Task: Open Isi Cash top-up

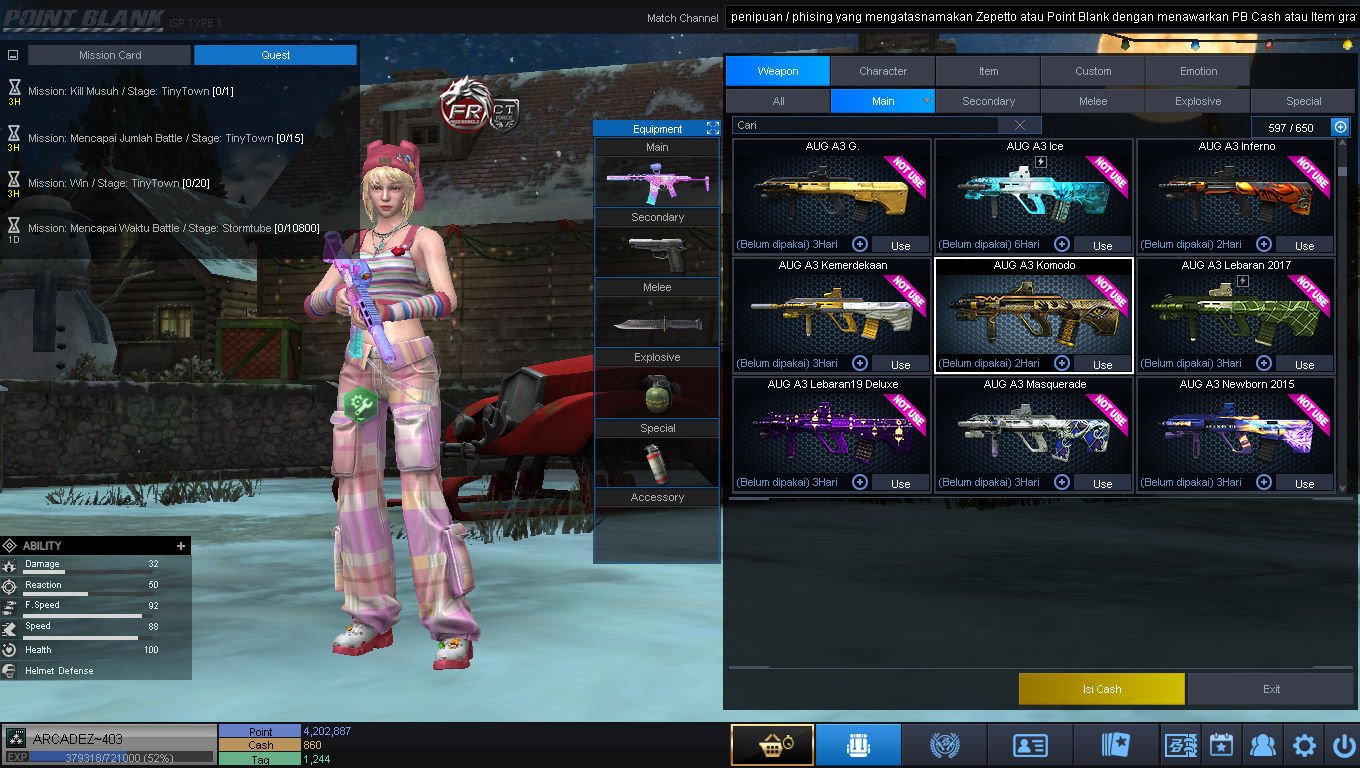Action: [x=1101, y=689]
